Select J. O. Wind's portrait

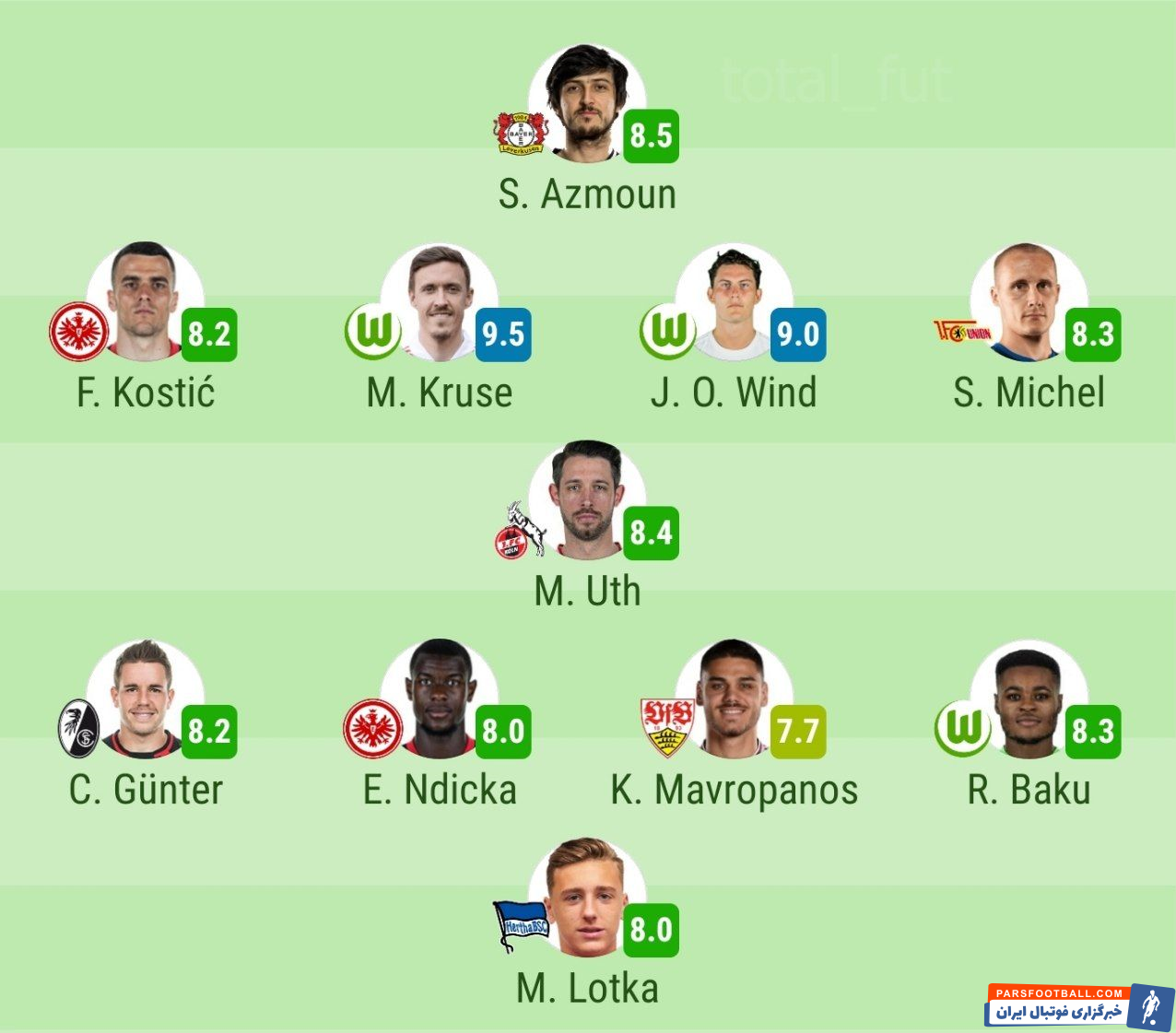(734, 302)
